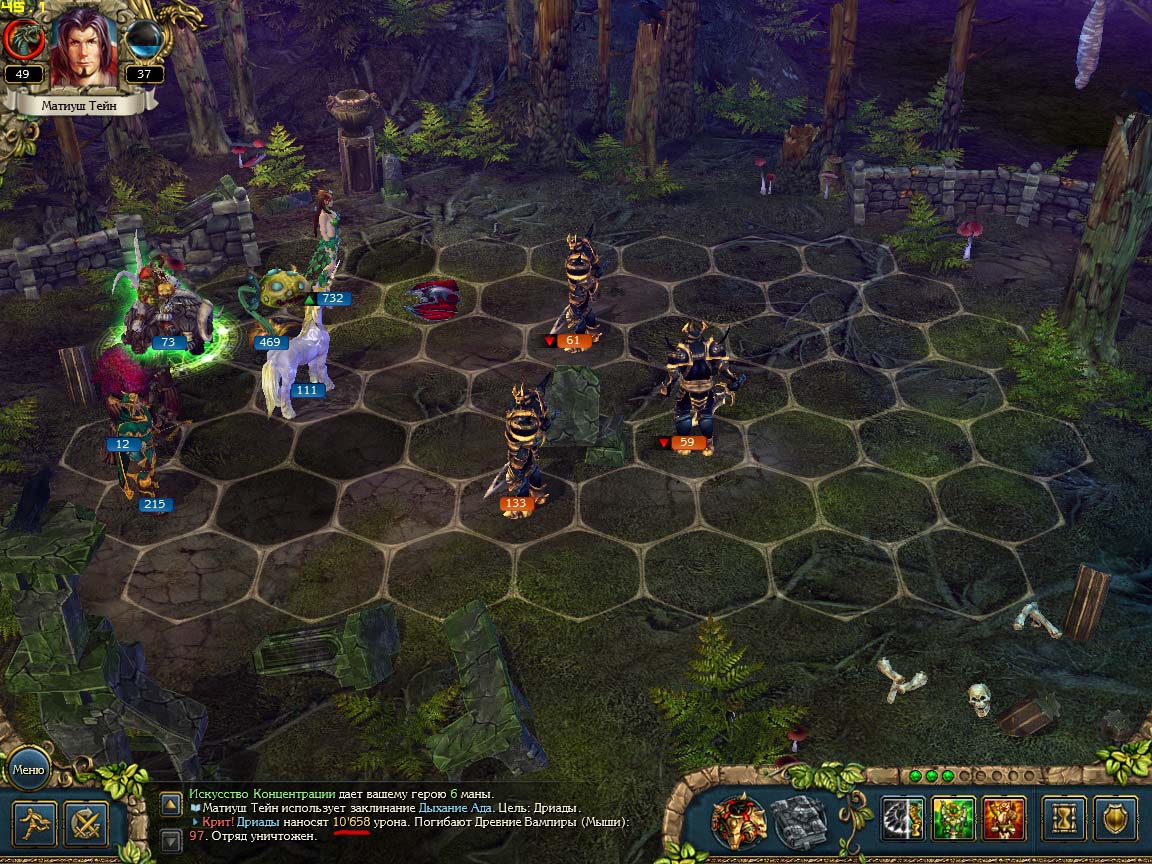
Task: Open the Rage chest of spirits
Action: coord(739,822)
